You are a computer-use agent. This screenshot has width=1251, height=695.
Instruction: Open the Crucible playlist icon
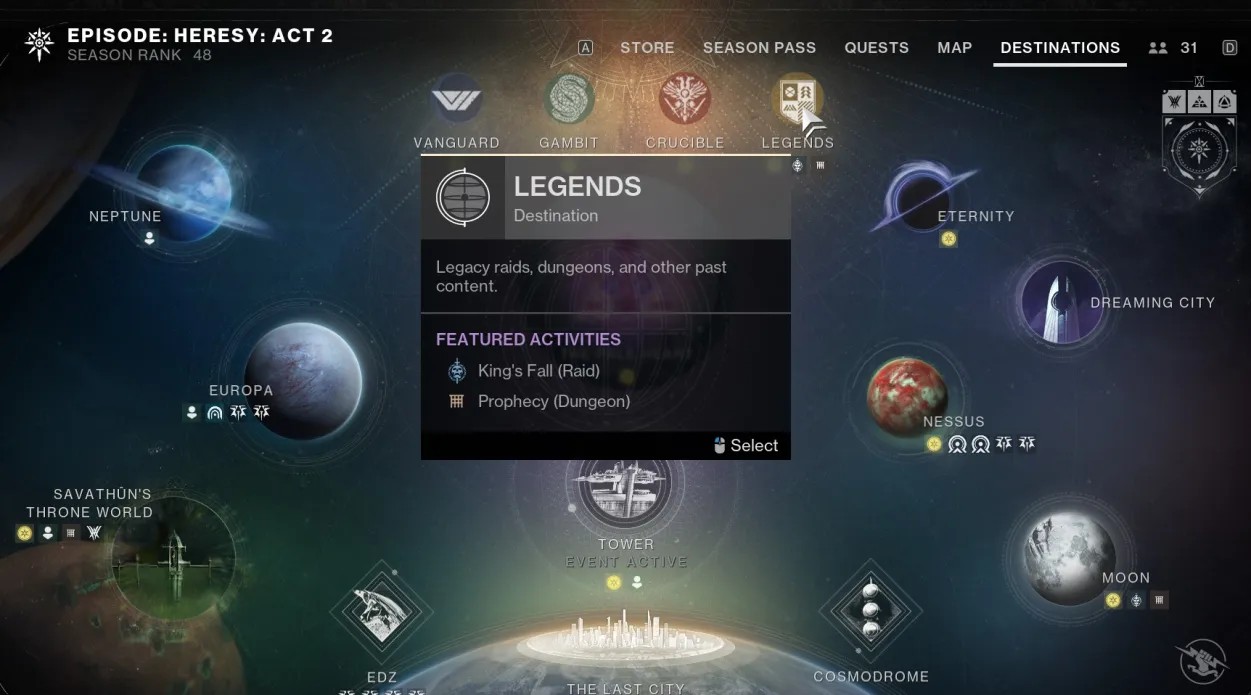(x=685, y=101)
